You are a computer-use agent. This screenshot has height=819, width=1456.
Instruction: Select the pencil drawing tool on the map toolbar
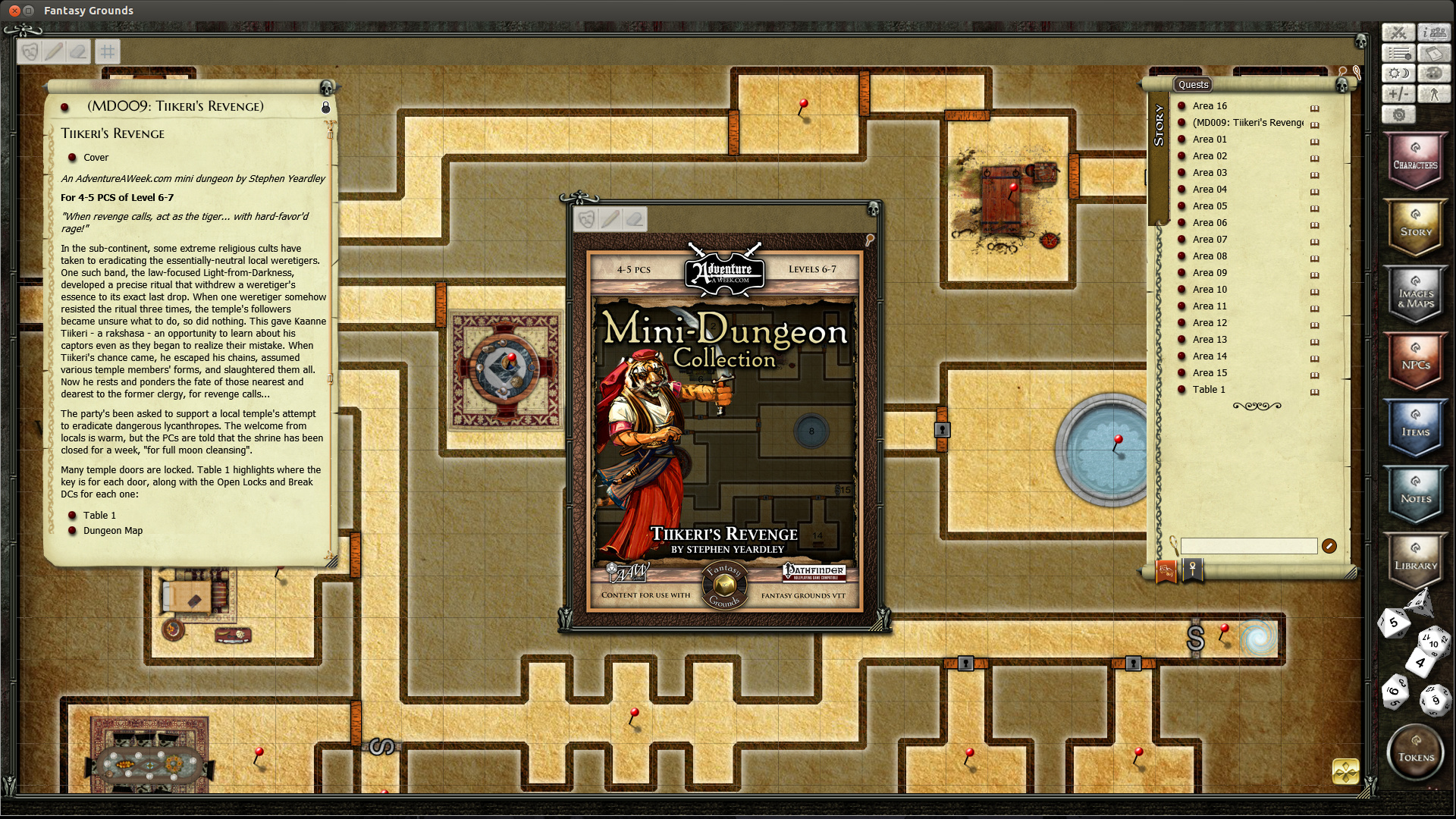[53, 51]
